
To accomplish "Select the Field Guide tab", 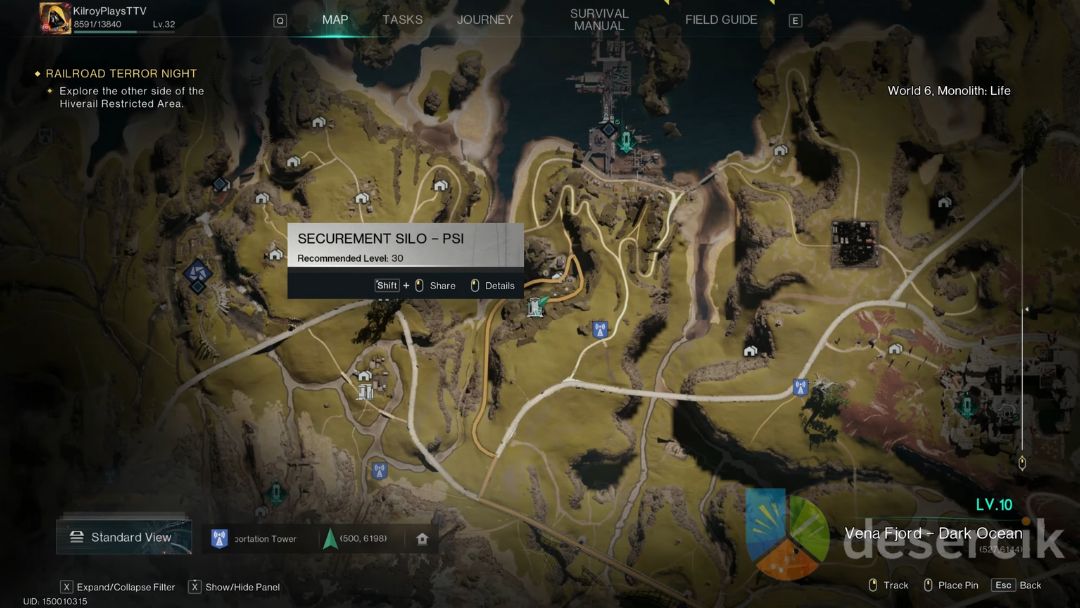I will point(721,20).
